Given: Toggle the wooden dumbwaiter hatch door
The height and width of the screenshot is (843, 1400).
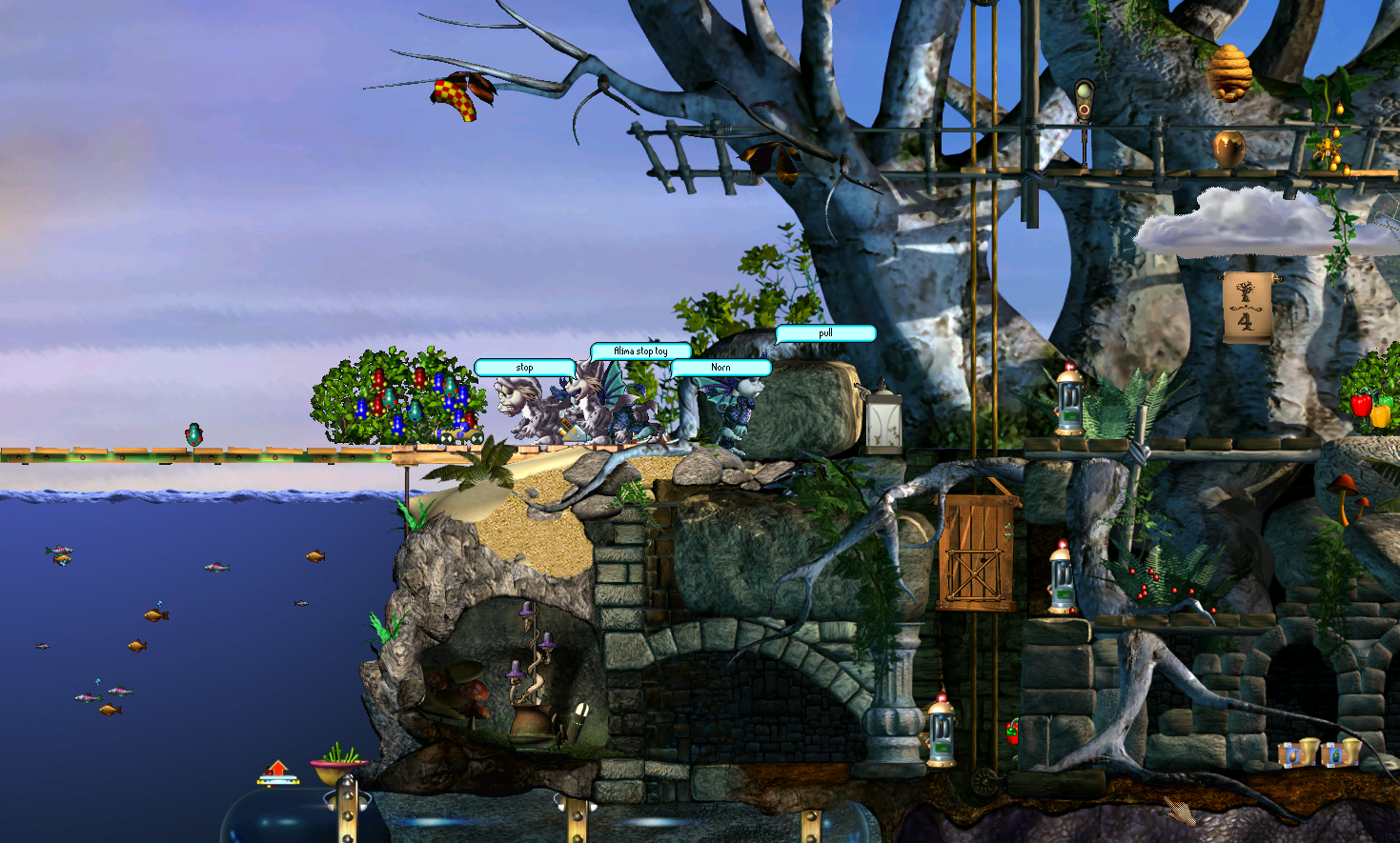Looking at the screenshot, I should tap(975, 552).
